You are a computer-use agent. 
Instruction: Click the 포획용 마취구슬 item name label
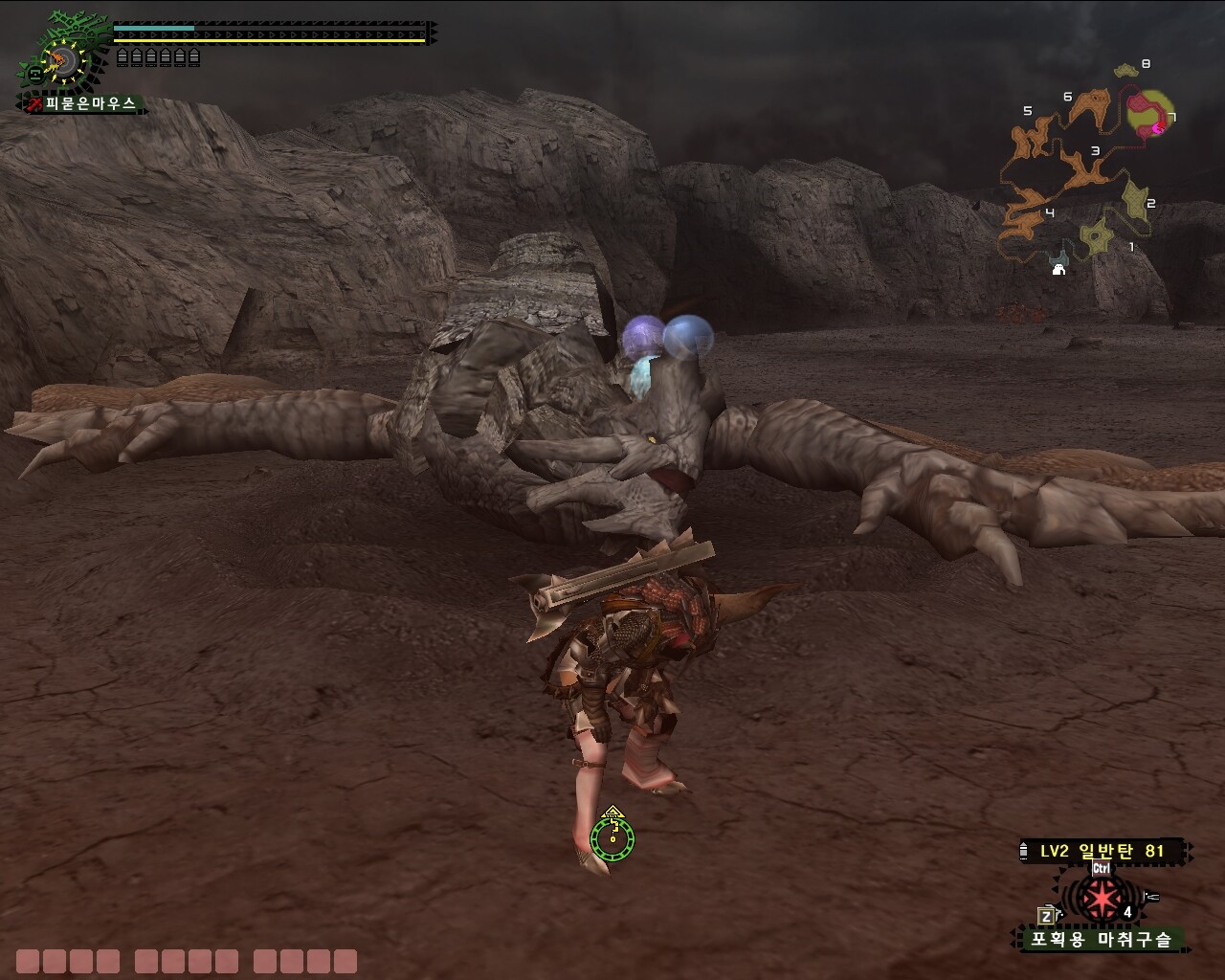[x=1100, y=939]
